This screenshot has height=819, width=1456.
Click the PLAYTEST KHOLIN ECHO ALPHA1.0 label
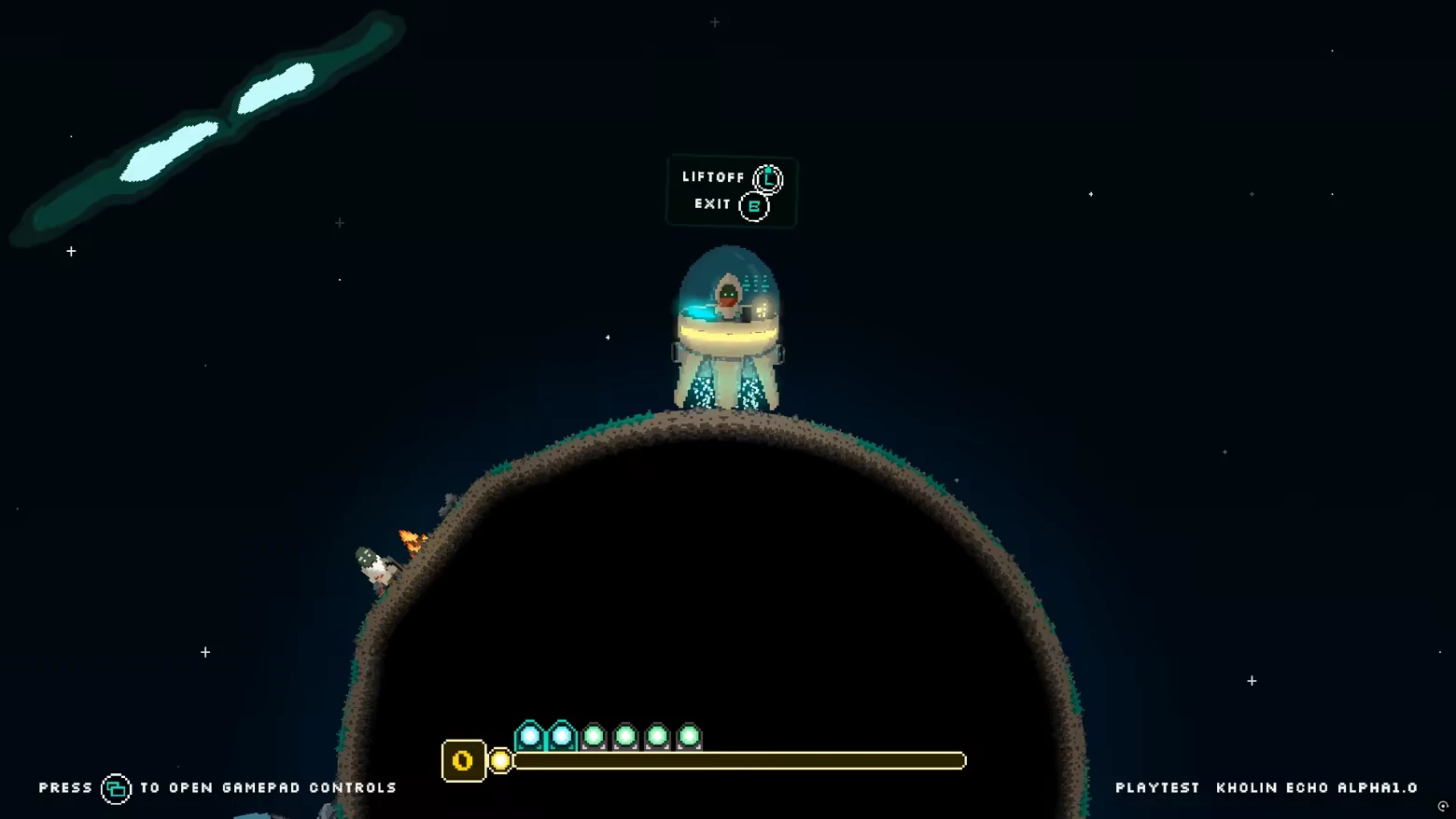[x=1267, y=787]
